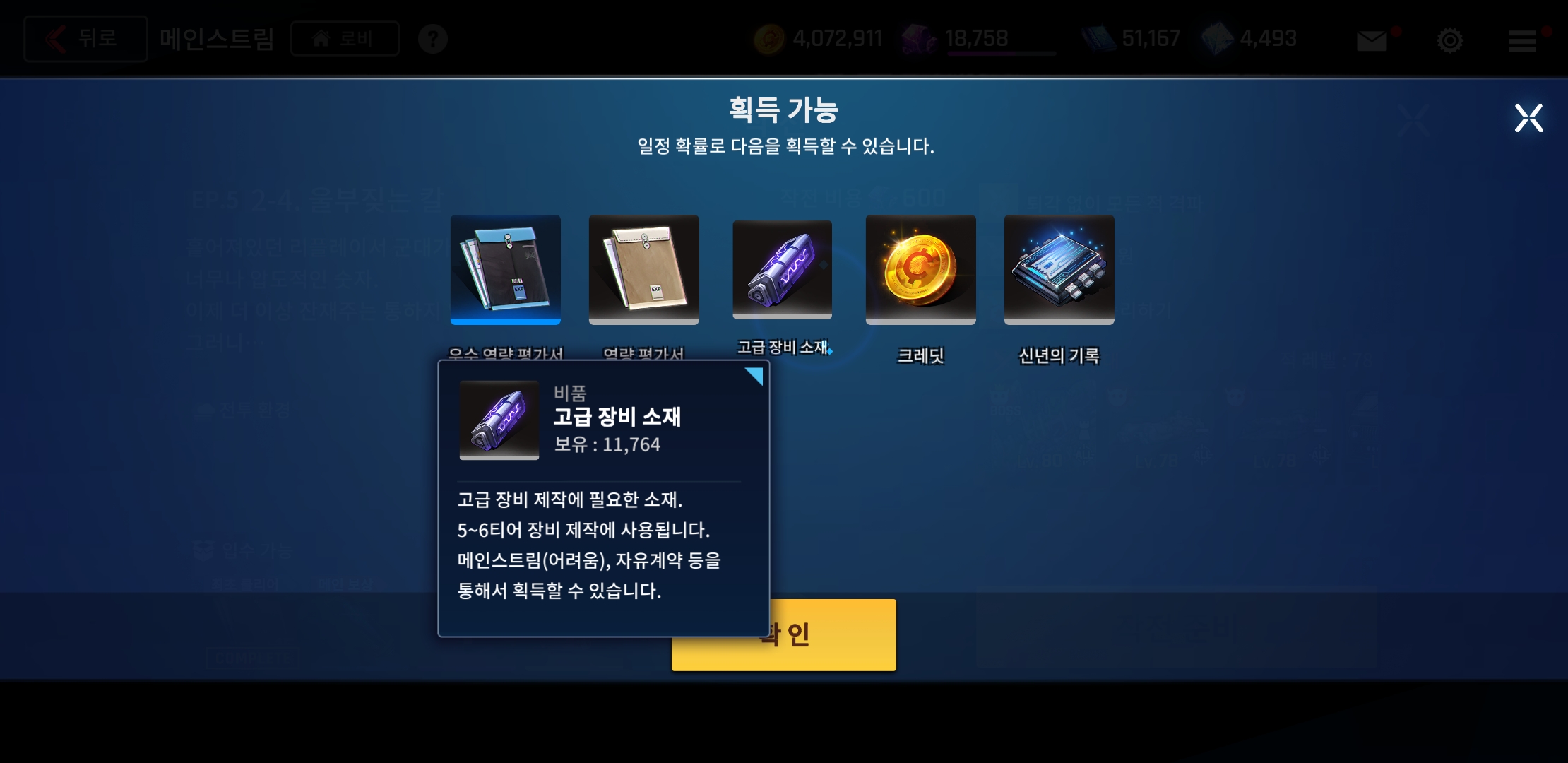Select the 역량 평가서 envelope icon
Viewport: 1568px width, 763px height.
(643, 269)
